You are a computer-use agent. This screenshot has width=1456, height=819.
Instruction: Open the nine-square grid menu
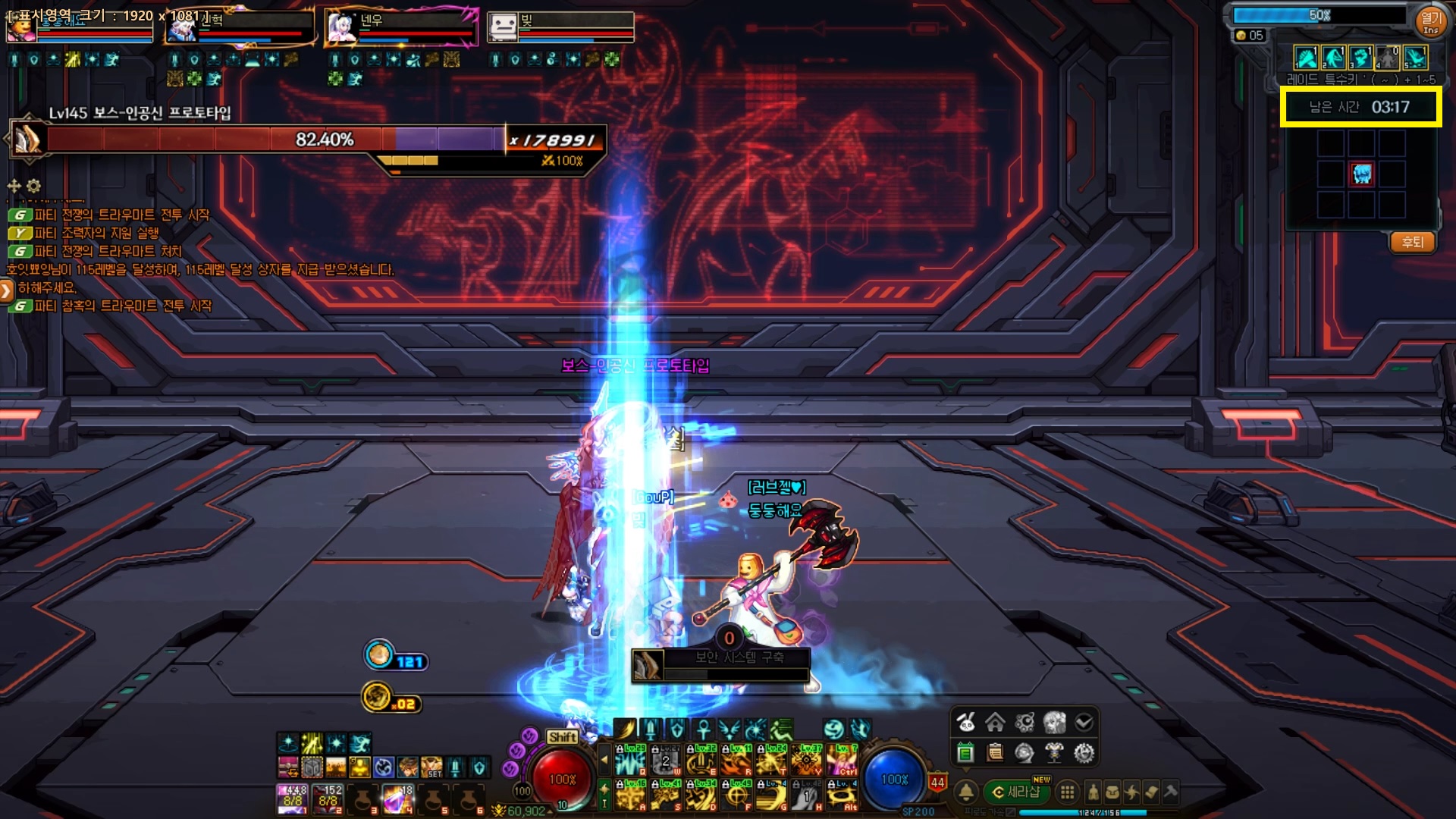click(1067, 792)
